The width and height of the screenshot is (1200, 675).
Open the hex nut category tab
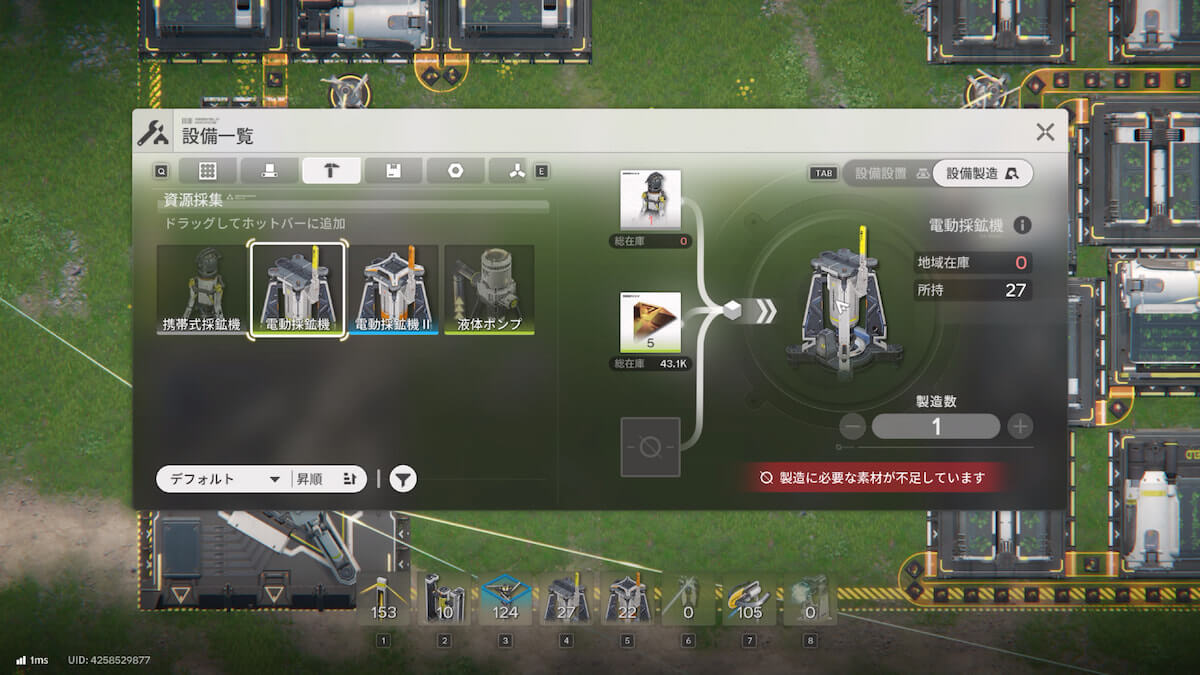click(x=455, y=171)
